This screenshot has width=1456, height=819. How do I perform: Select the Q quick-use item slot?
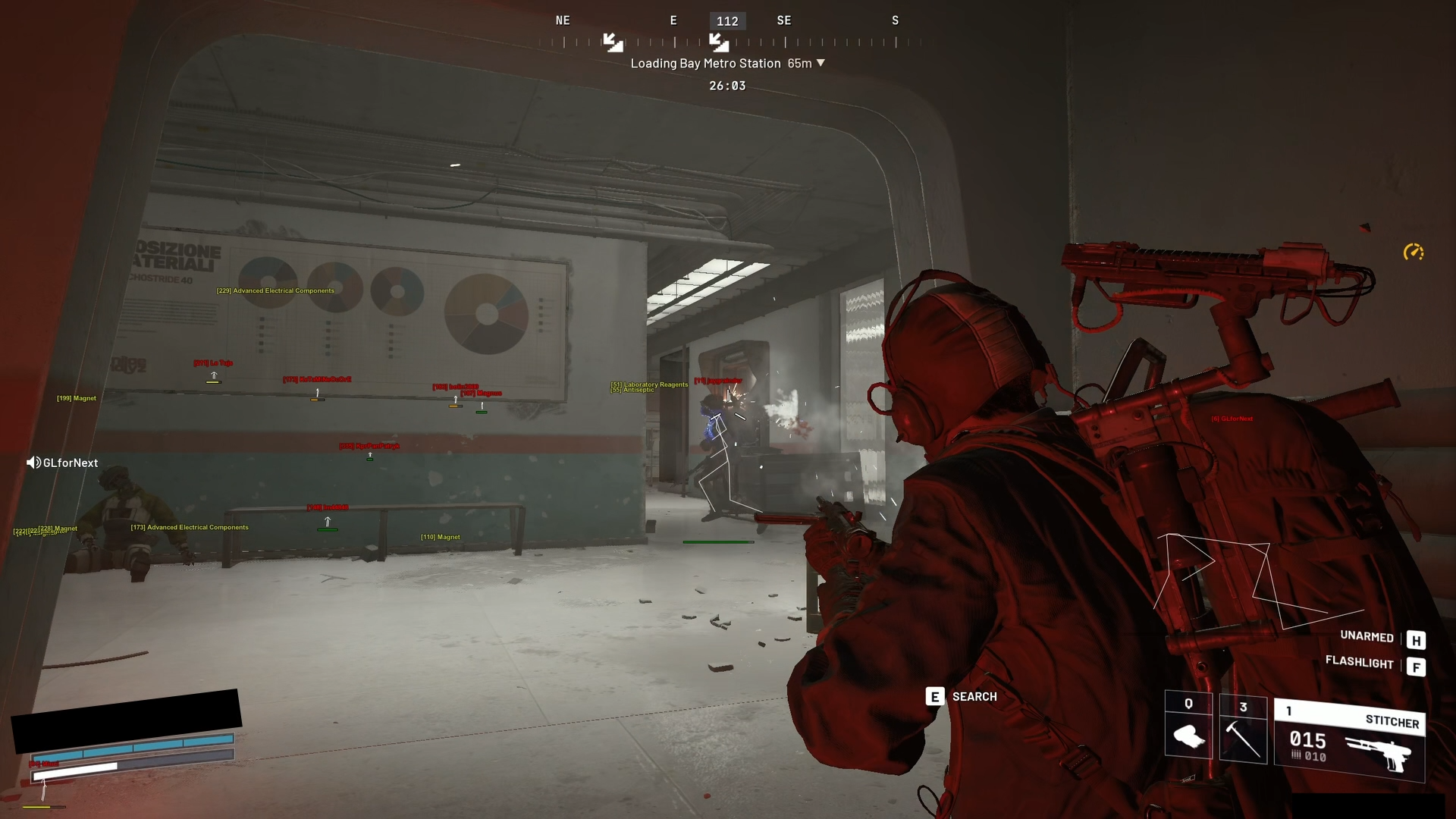[x=1188, y=726]
